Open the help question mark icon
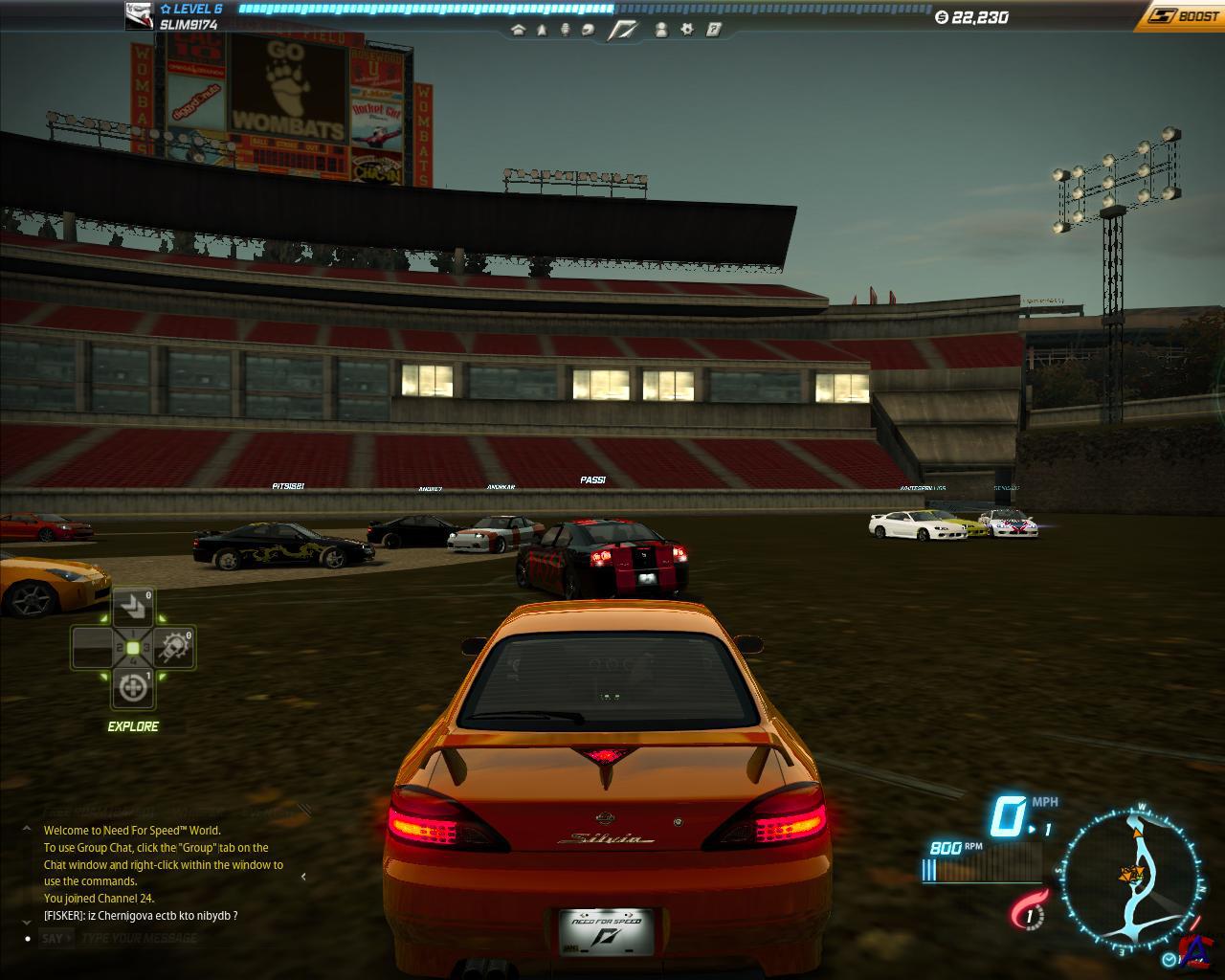This screenshot has width=1225, height=980. (x=713, y=30)
